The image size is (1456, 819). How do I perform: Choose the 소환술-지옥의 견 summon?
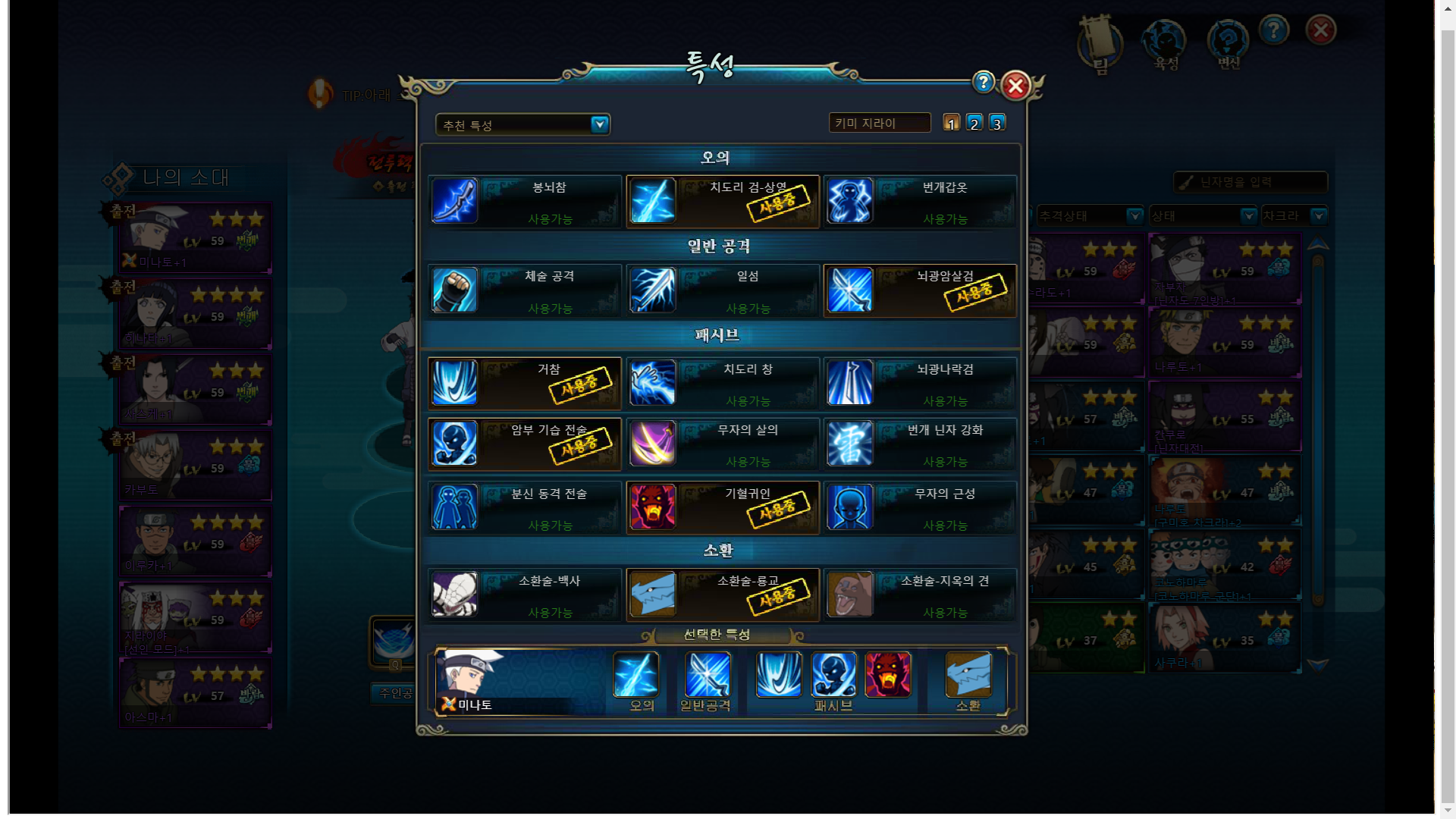(920, 595)
